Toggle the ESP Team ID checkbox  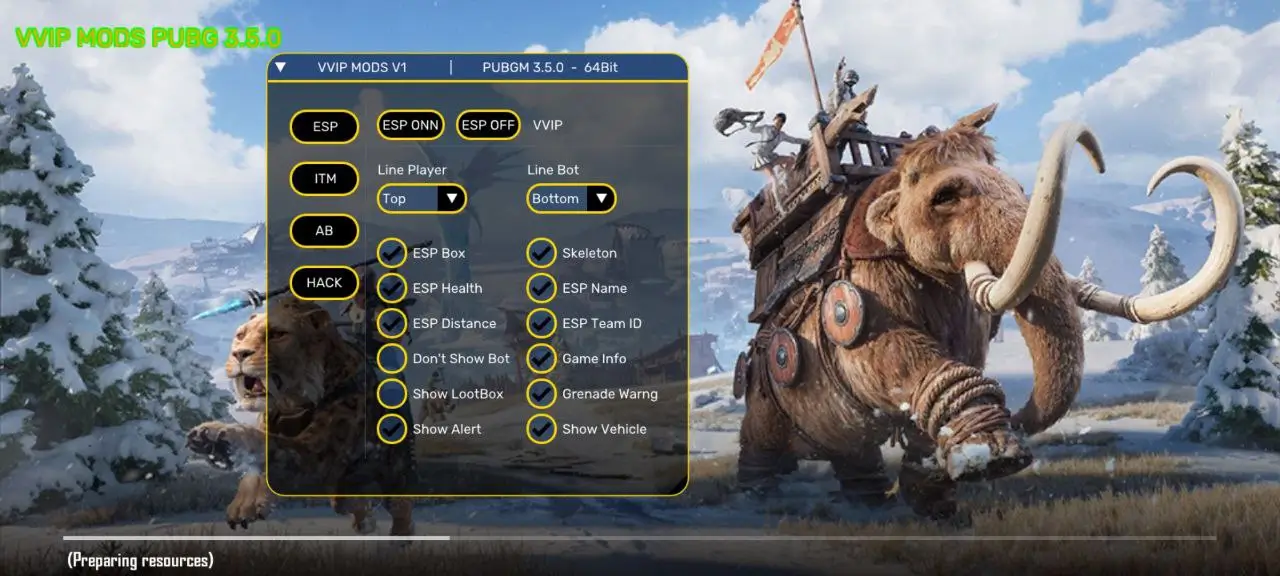coord(542,323)
